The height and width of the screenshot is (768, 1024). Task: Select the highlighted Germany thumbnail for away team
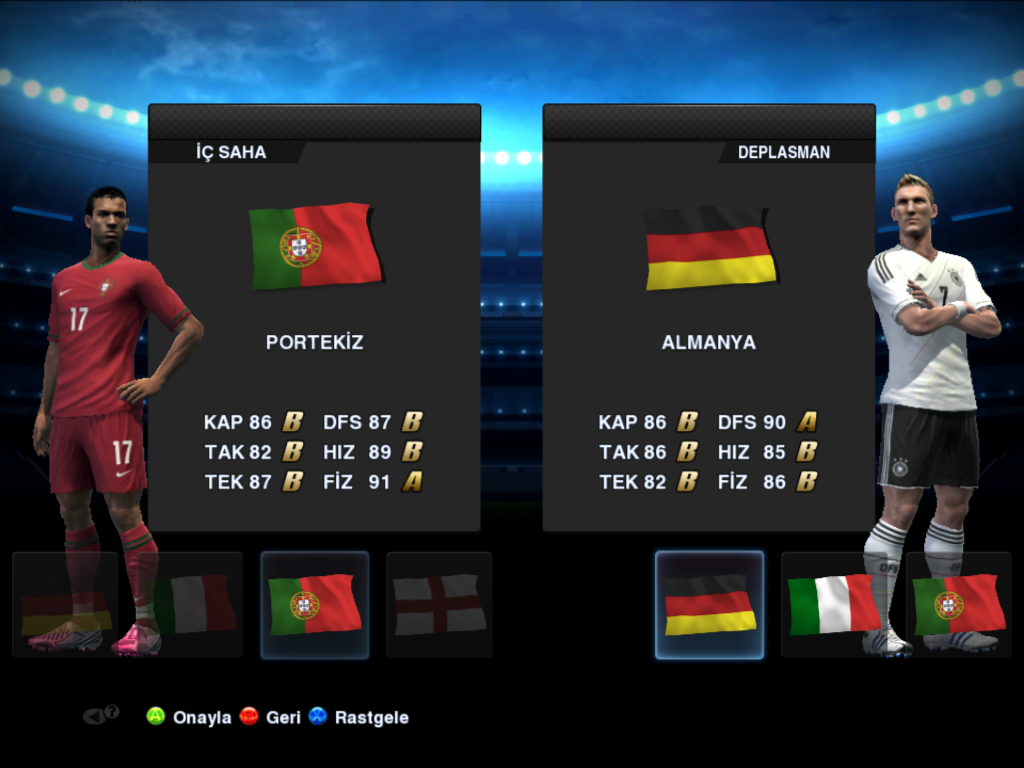pos(709,604)
